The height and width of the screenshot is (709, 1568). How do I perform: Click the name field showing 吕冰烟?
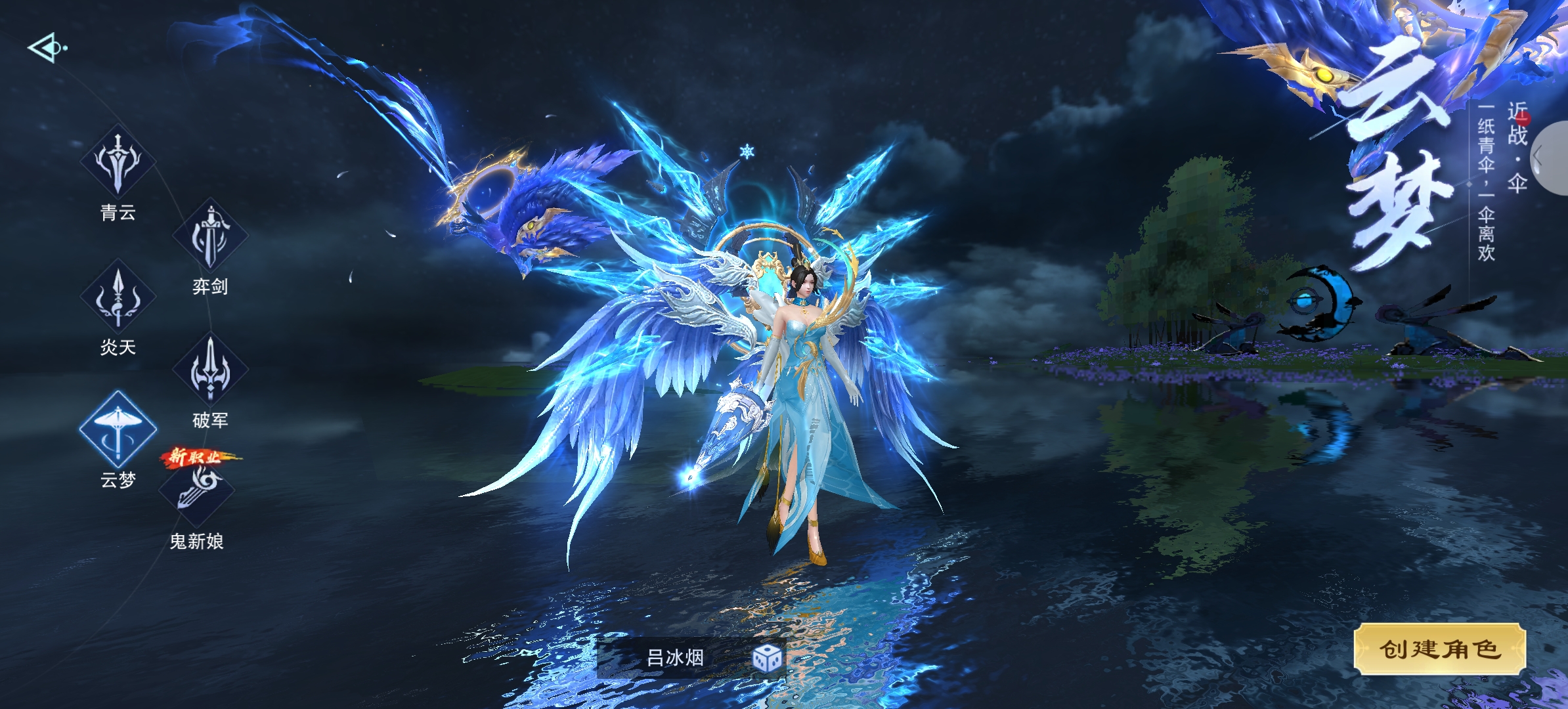(675, 657)
